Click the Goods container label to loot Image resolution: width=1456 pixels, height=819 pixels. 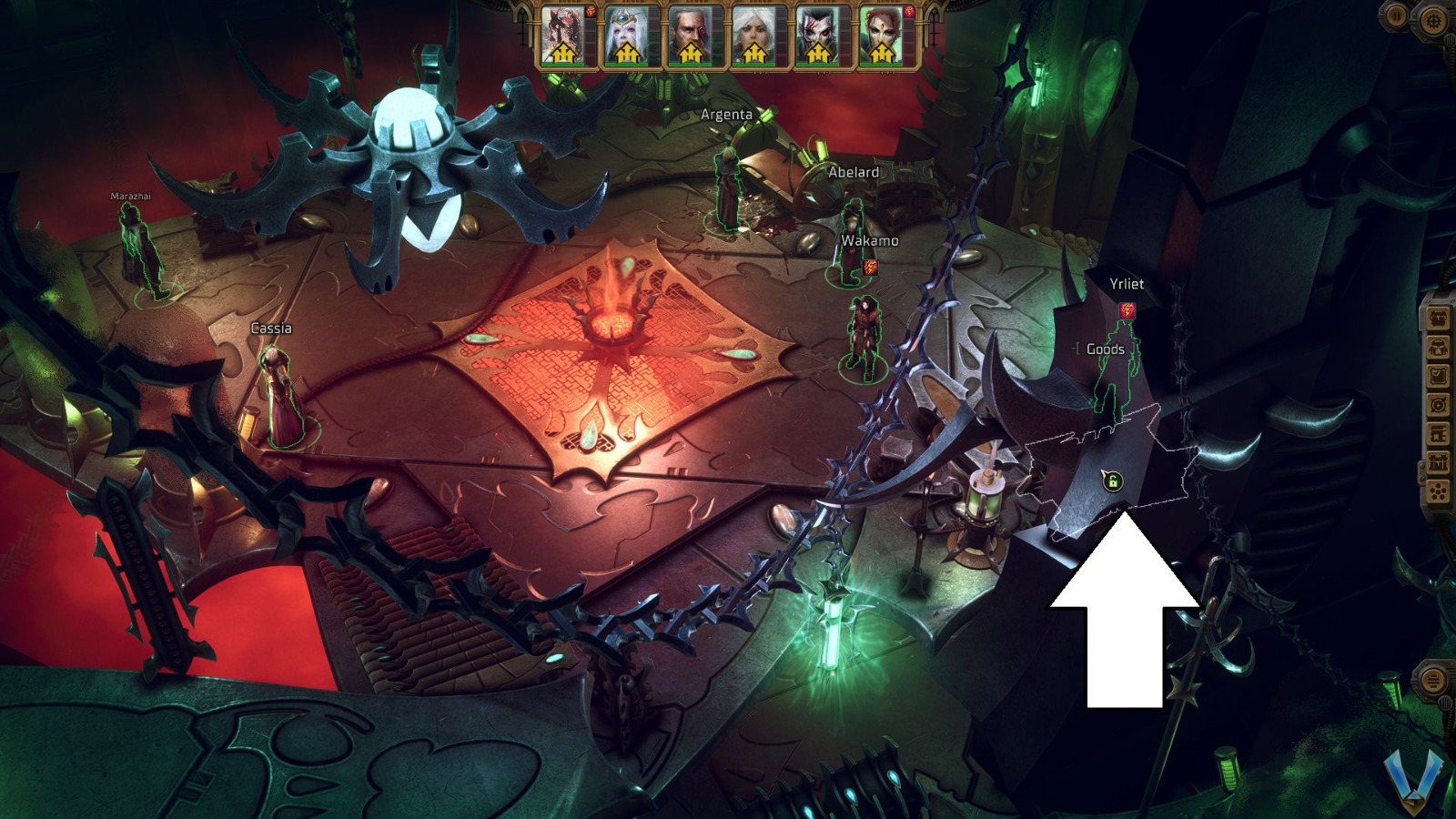(1105, 349)
